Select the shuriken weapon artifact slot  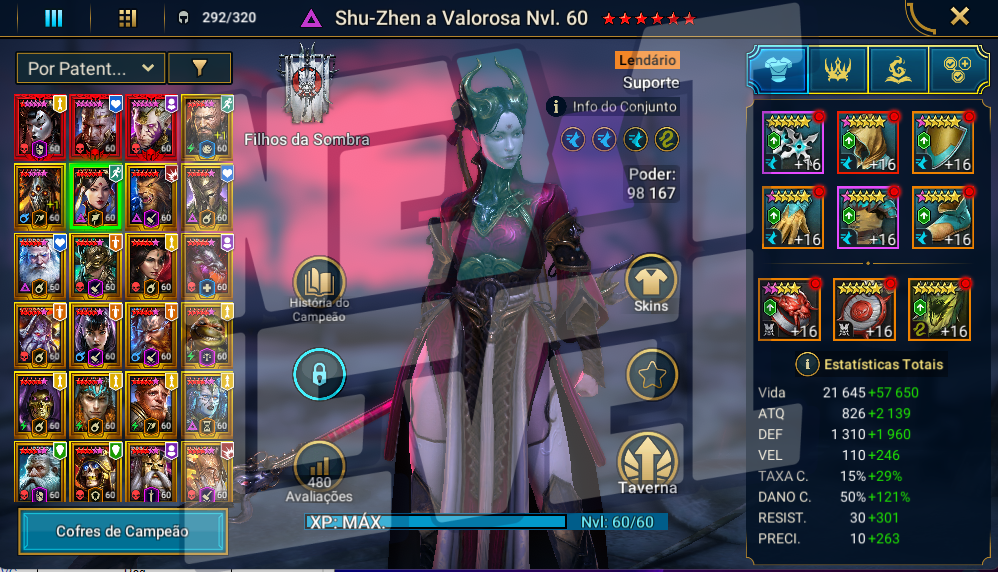792,142
